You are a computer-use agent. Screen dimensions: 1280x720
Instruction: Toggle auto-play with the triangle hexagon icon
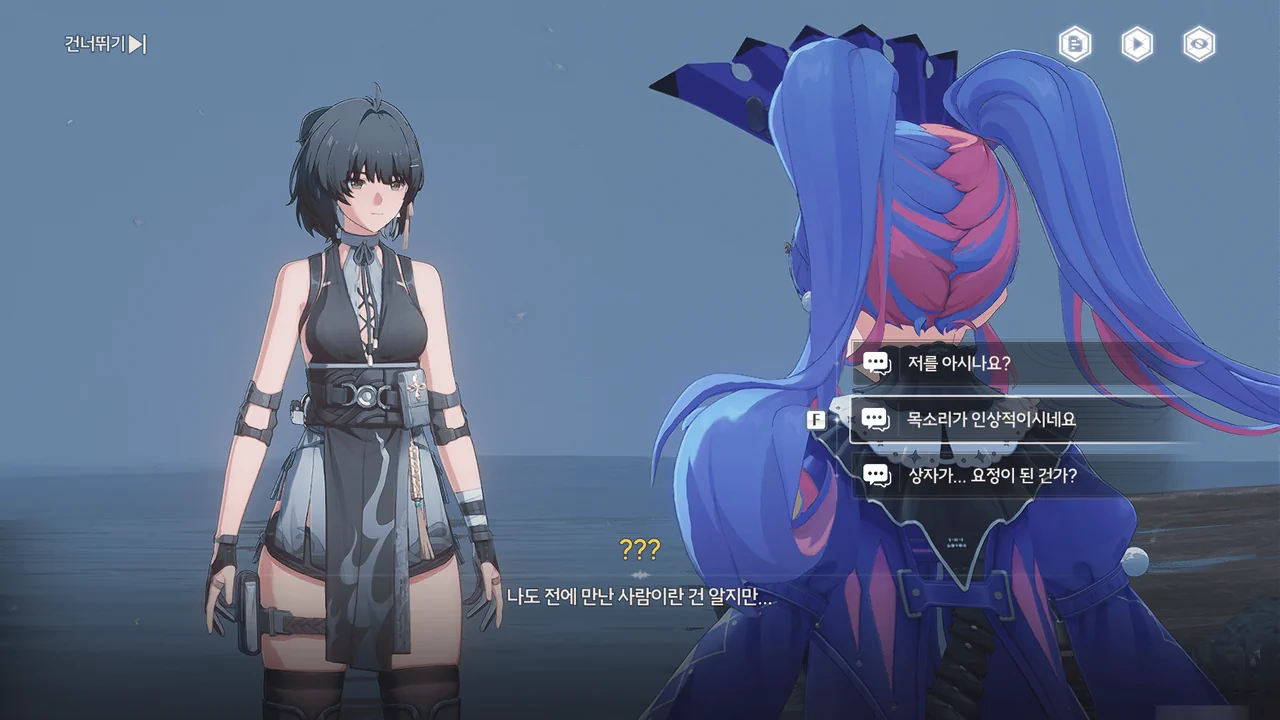coord(1137,44)
